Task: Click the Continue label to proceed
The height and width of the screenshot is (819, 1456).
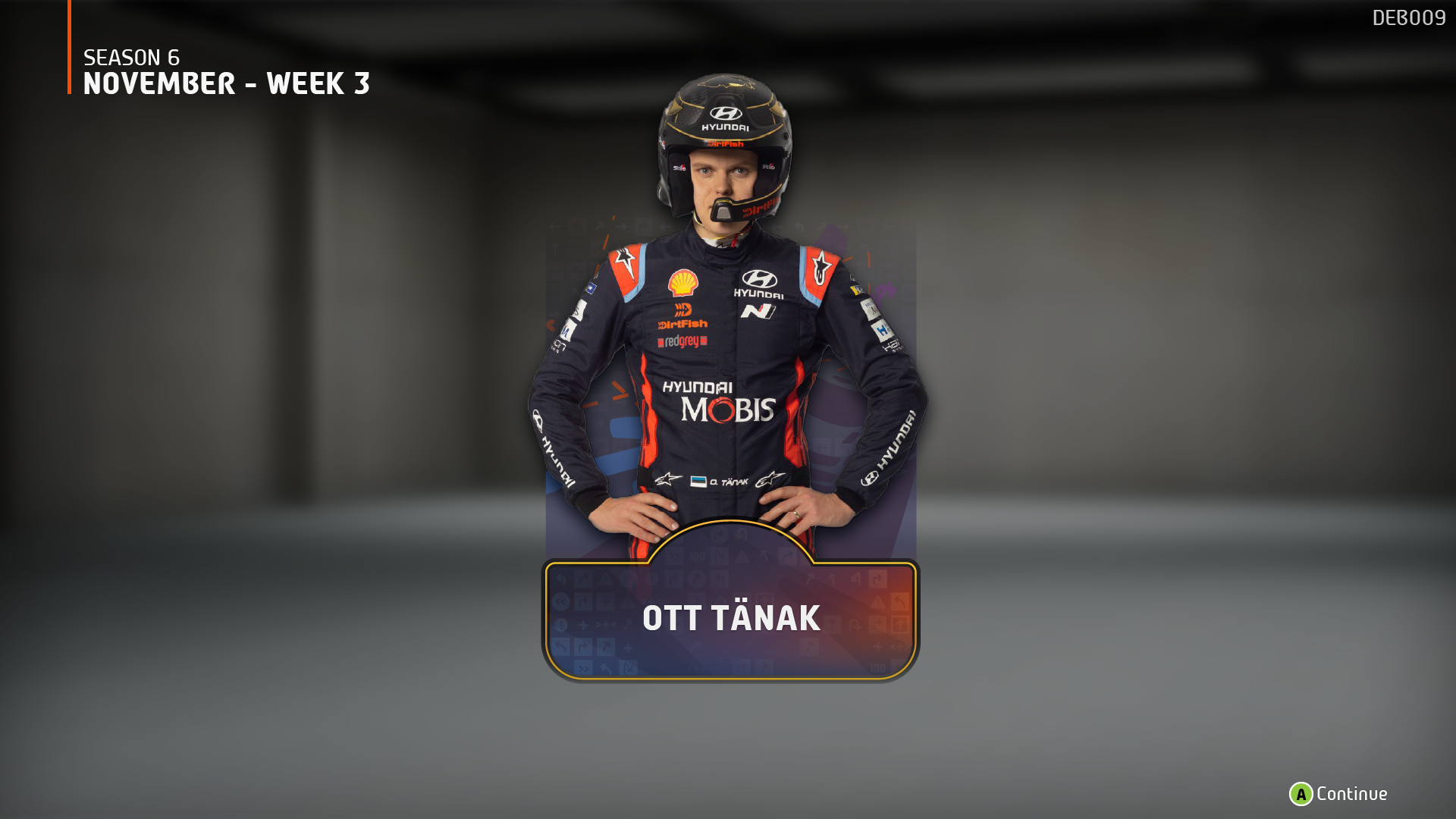Action: coord(1351,794)
